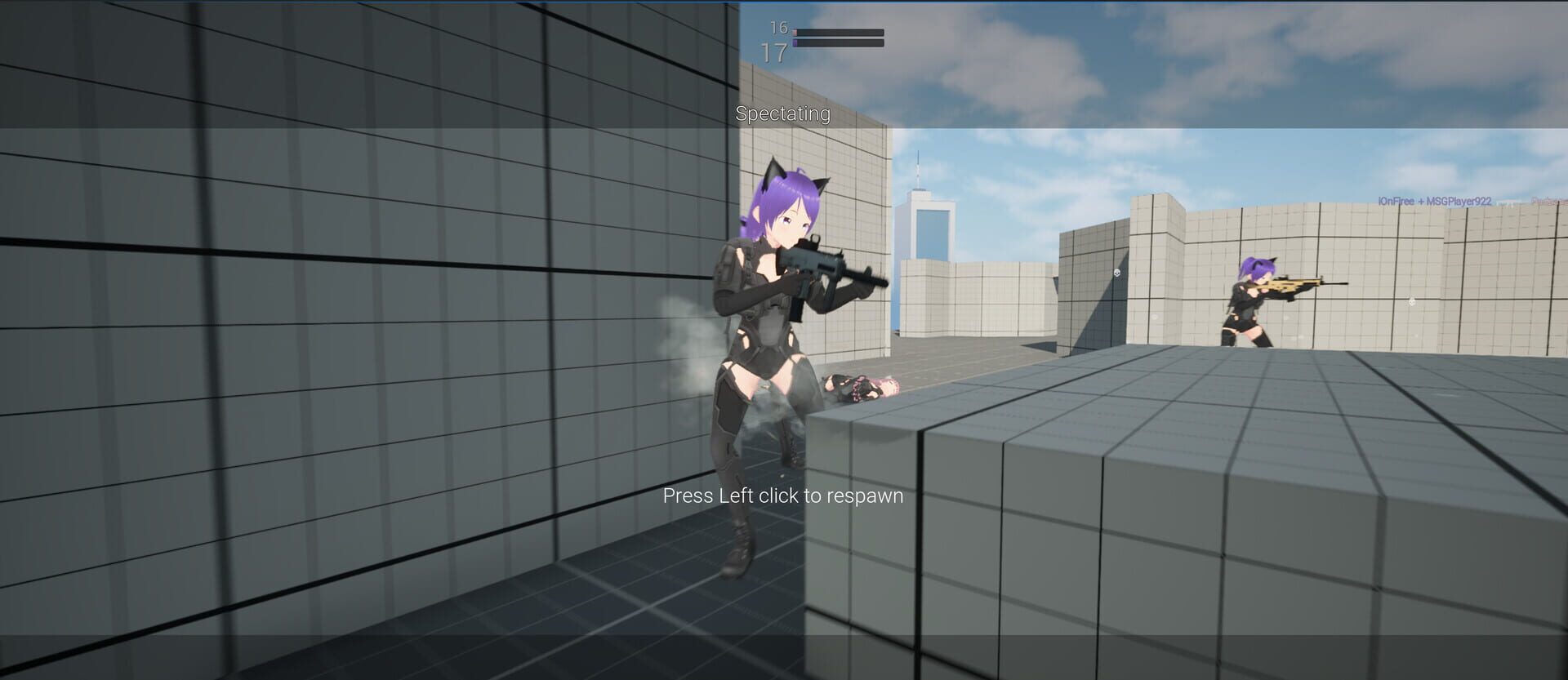Click the skull kill marker on the left wall

click(x=1116, y=272)
